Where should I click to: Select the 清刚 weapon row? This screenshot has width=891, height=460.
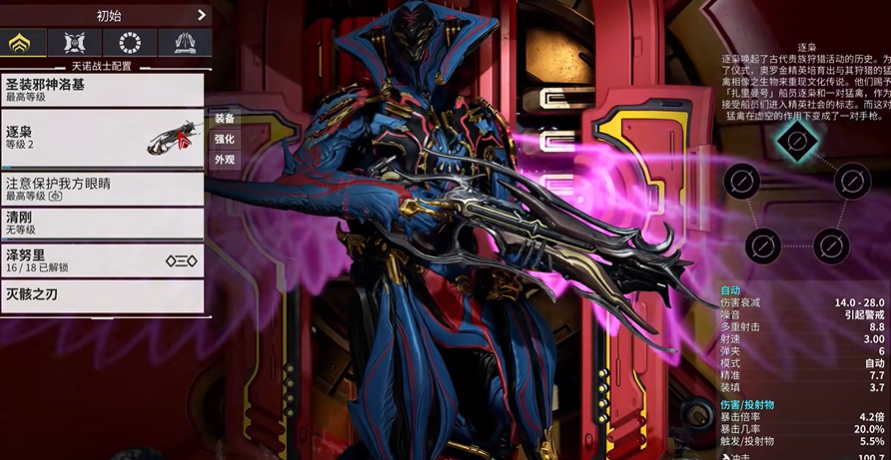point(100,222)
